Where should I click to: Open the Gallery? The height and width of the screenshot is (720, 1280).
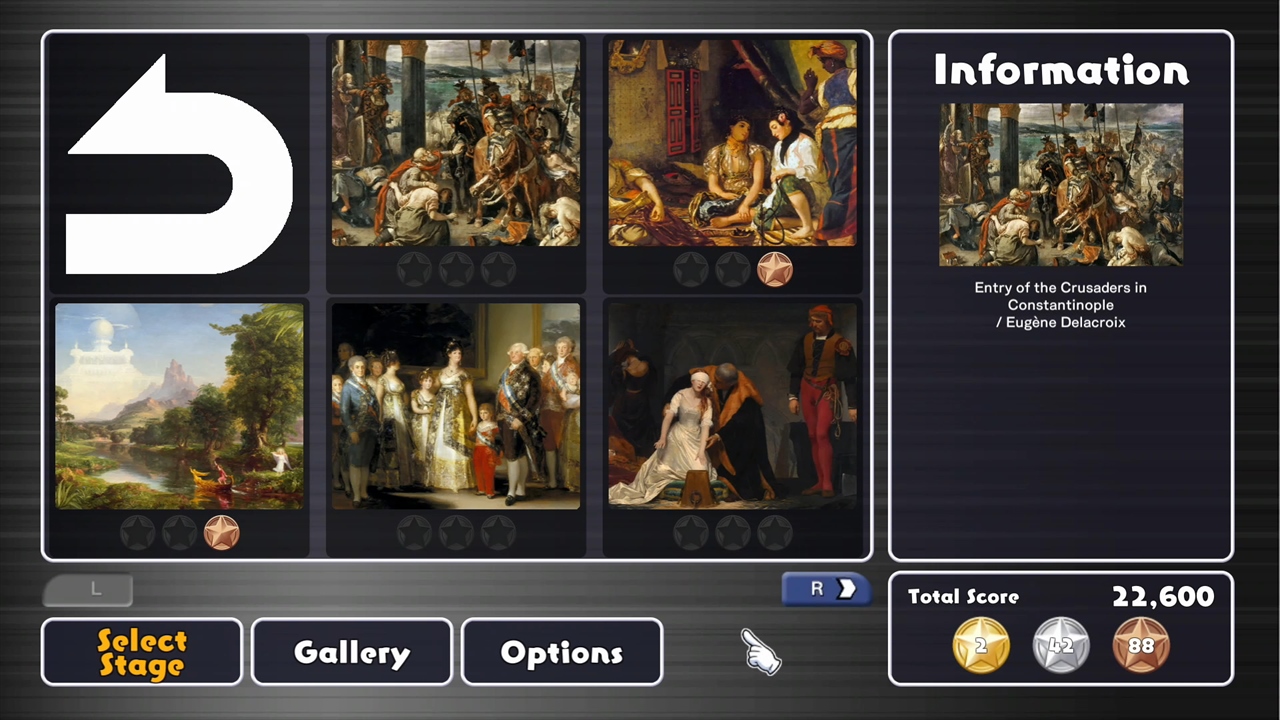[x=351, y=652]
